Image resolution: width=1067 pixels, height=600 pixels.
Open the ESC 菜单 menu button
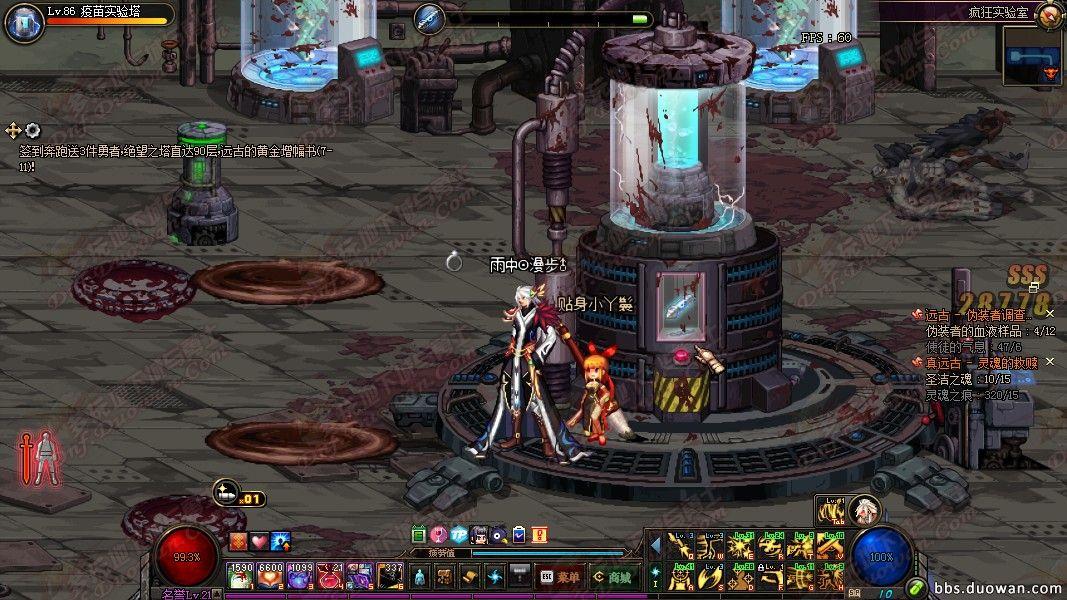point(560,577)
